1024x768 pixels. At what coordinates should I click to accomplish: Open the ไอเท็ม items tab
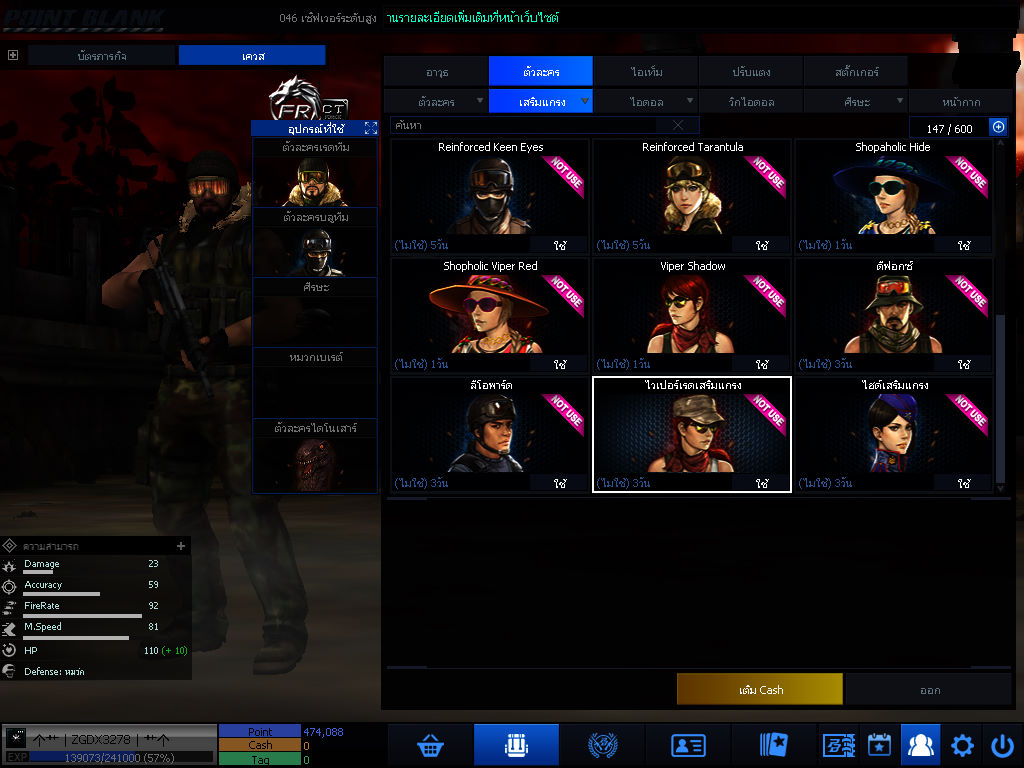(x=646, y=72)
